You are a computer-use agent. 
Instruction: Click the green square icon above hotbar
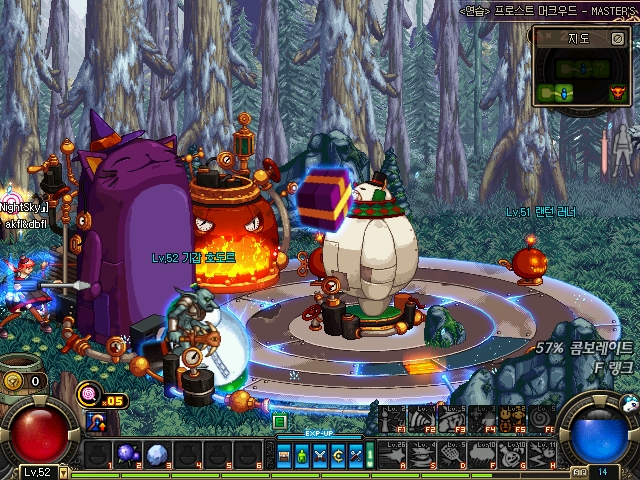[x=281, y=423]
